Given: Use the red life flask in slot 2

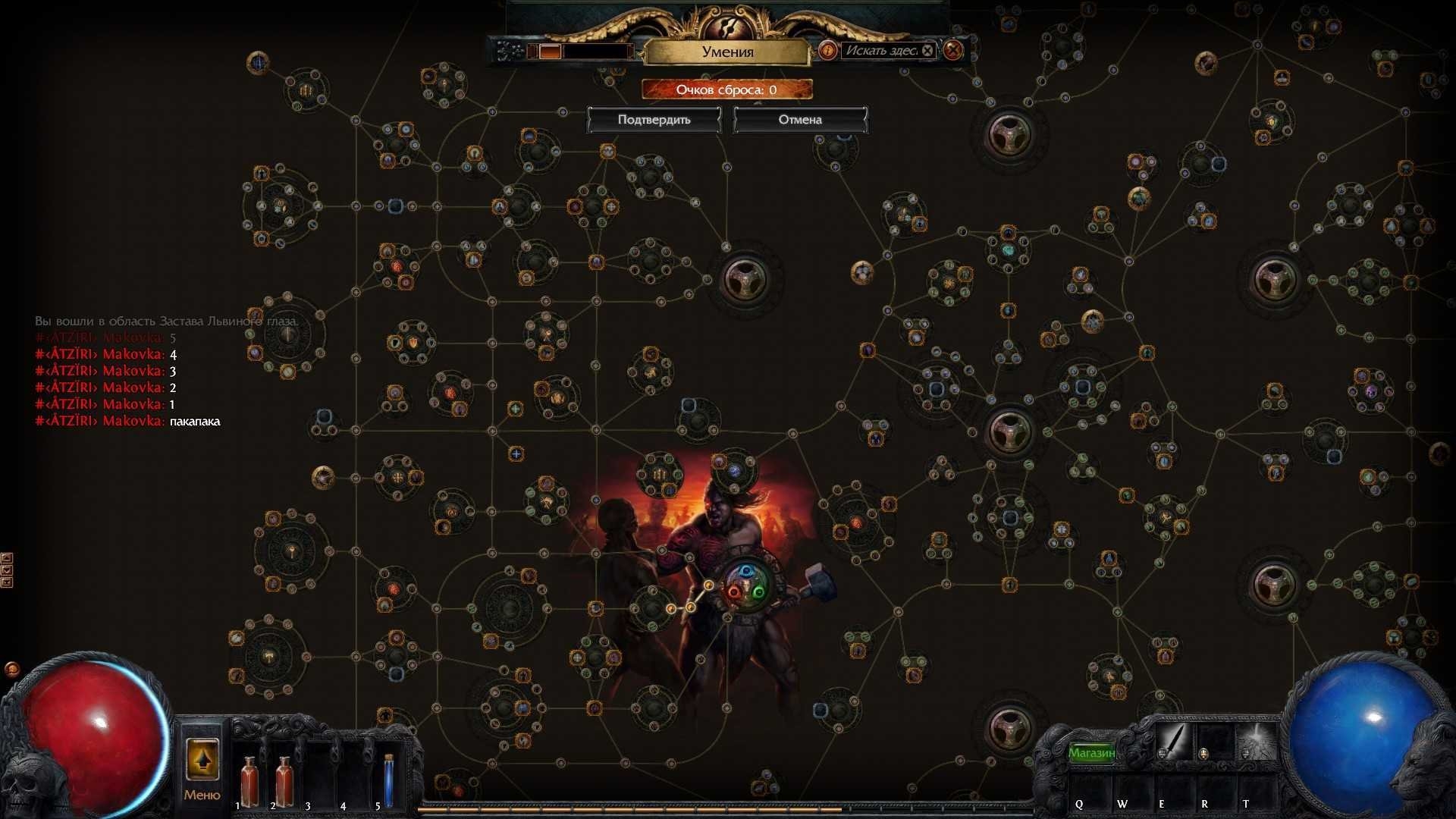Looking at the screenshot, I should [x=284, y=781].
